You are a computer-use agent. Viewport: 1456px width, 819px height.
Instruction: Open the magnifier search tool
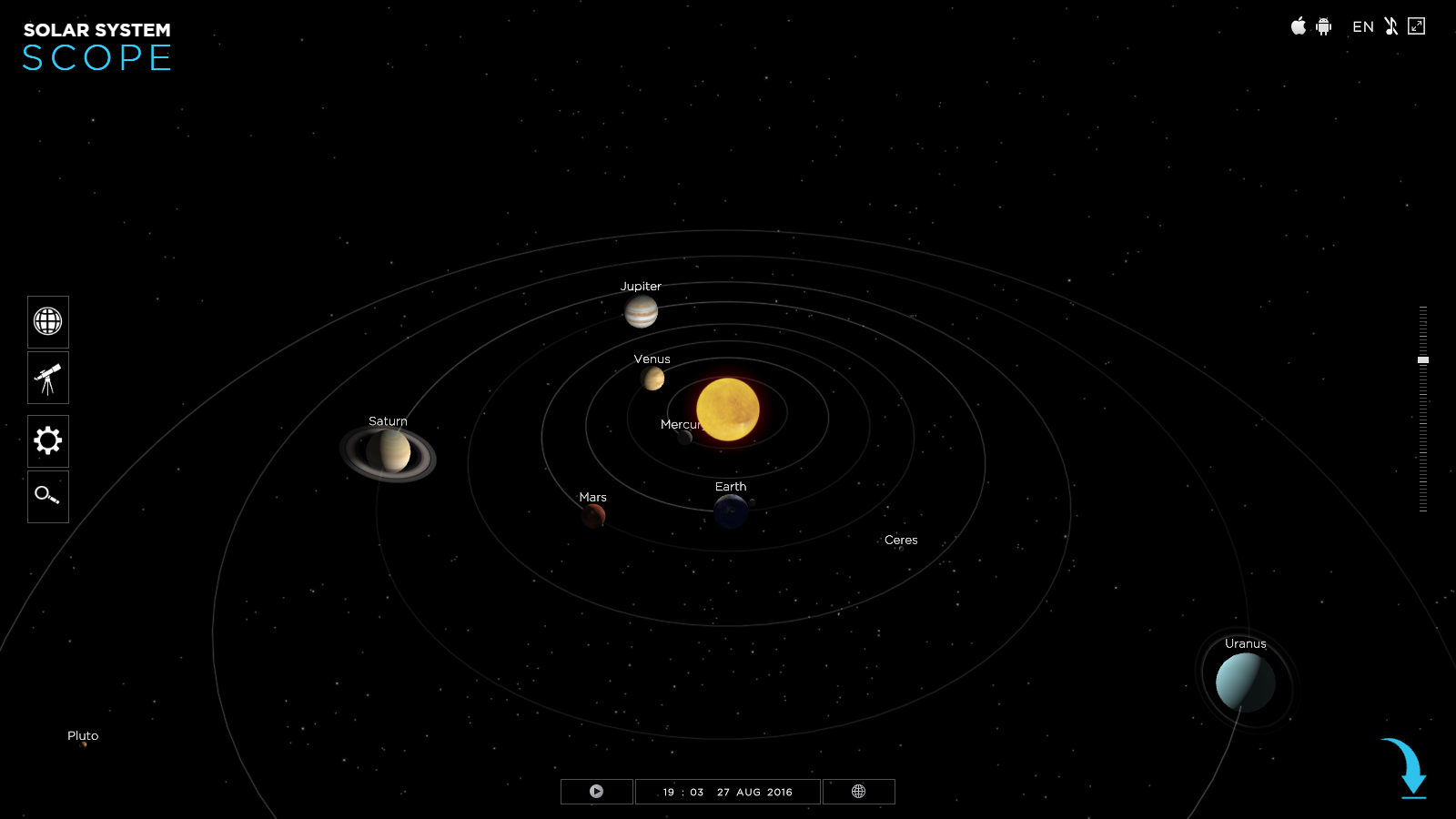coord(48,496)
